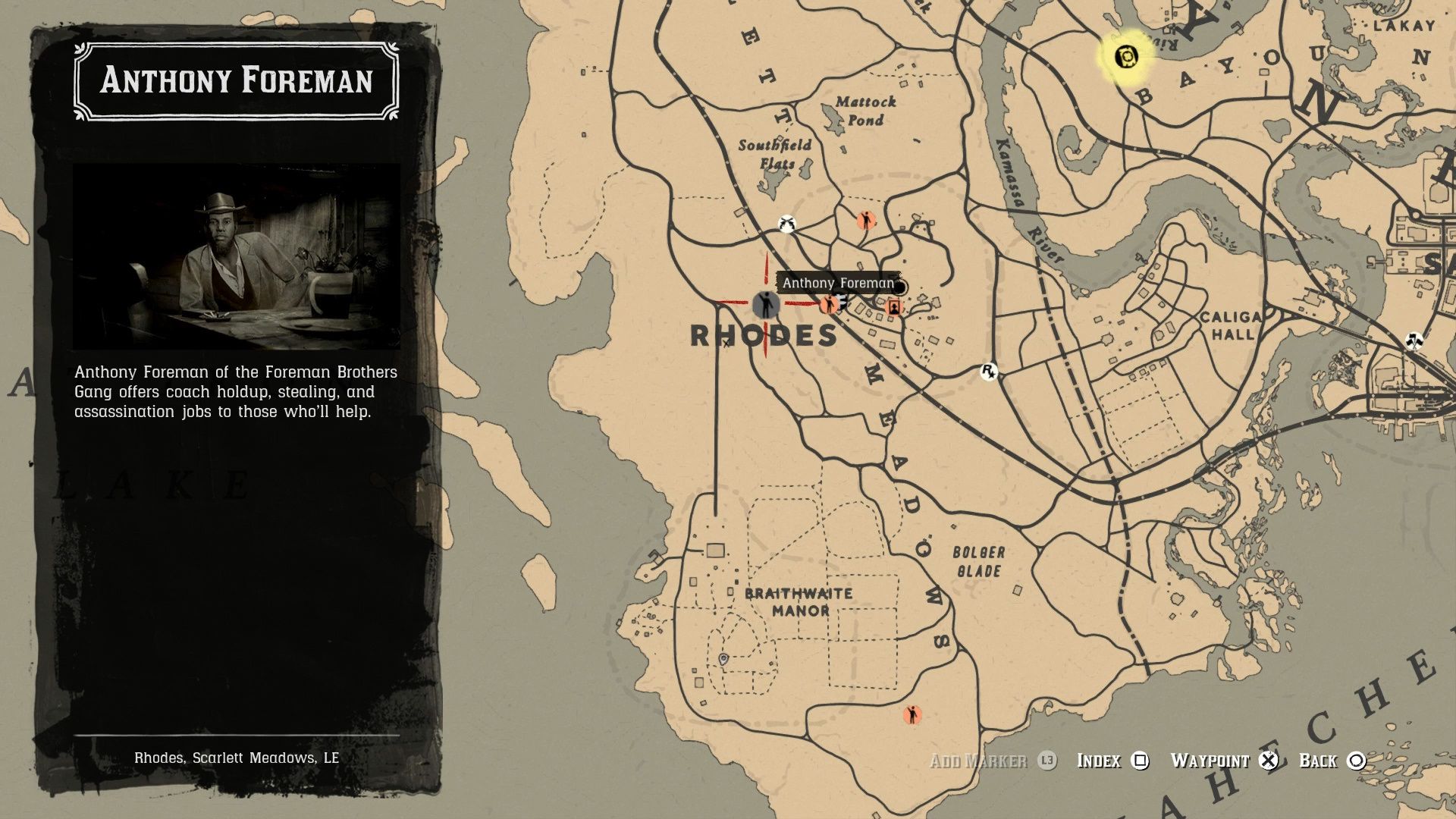The image size is (1456, 819).
Task: Click the orange stranger icon below the Anthony Foreman label
Action: pos(828,304)
